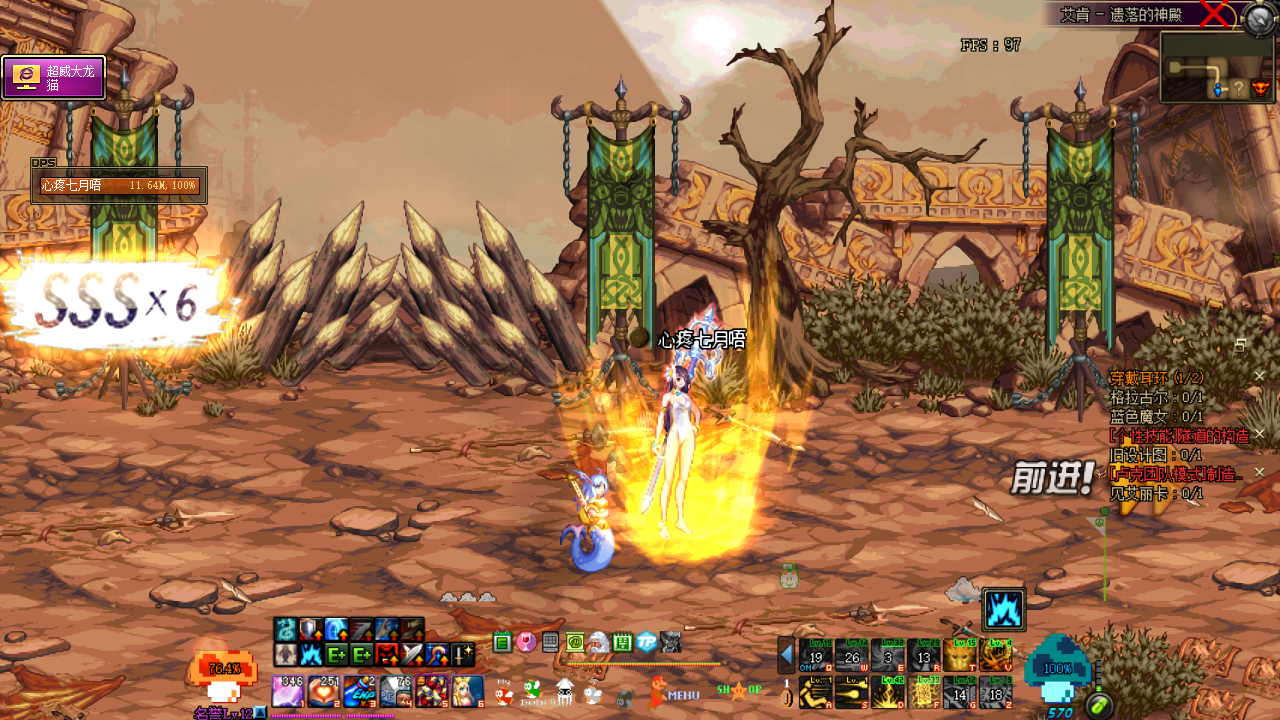Image resolution: width=1280 pixels, height=720 pixels.
Task: Activate the golden burst skill on D
Action: coord(888,692)
